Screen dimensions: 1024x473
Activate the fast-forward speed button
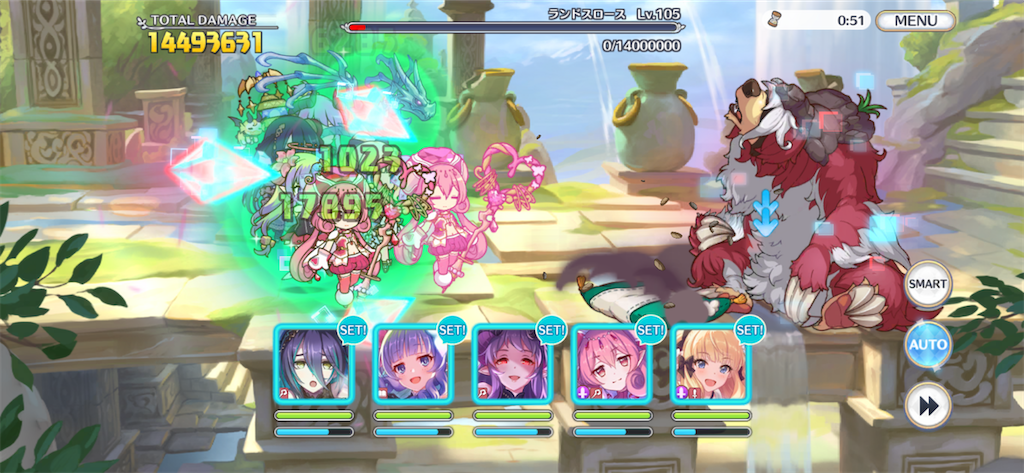click(x=927, y=407)
